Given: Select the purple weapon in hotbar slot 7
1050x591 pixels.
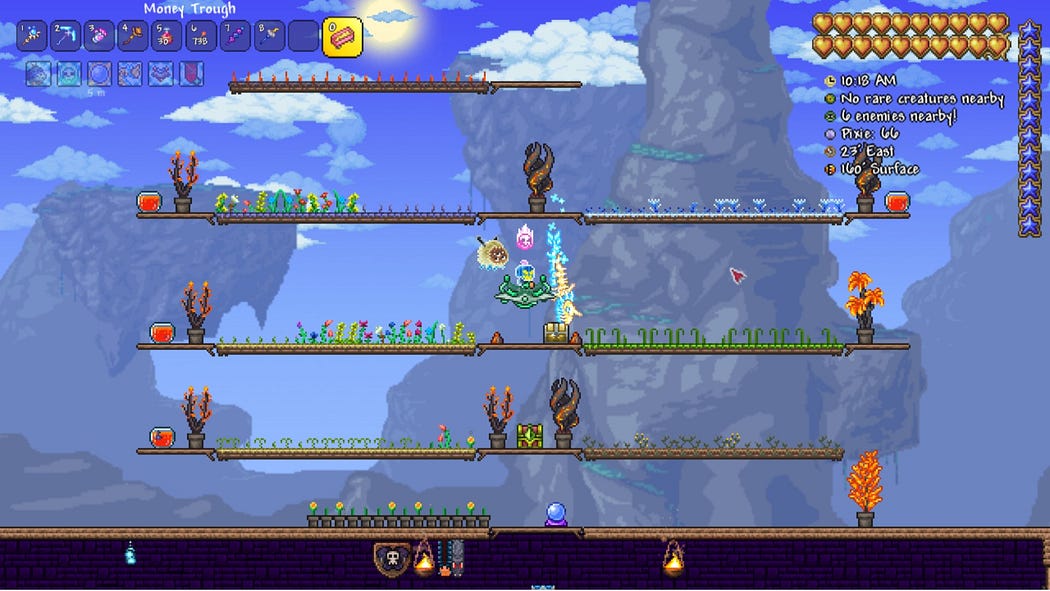Looking at the screenshot, I should (236, 36).
